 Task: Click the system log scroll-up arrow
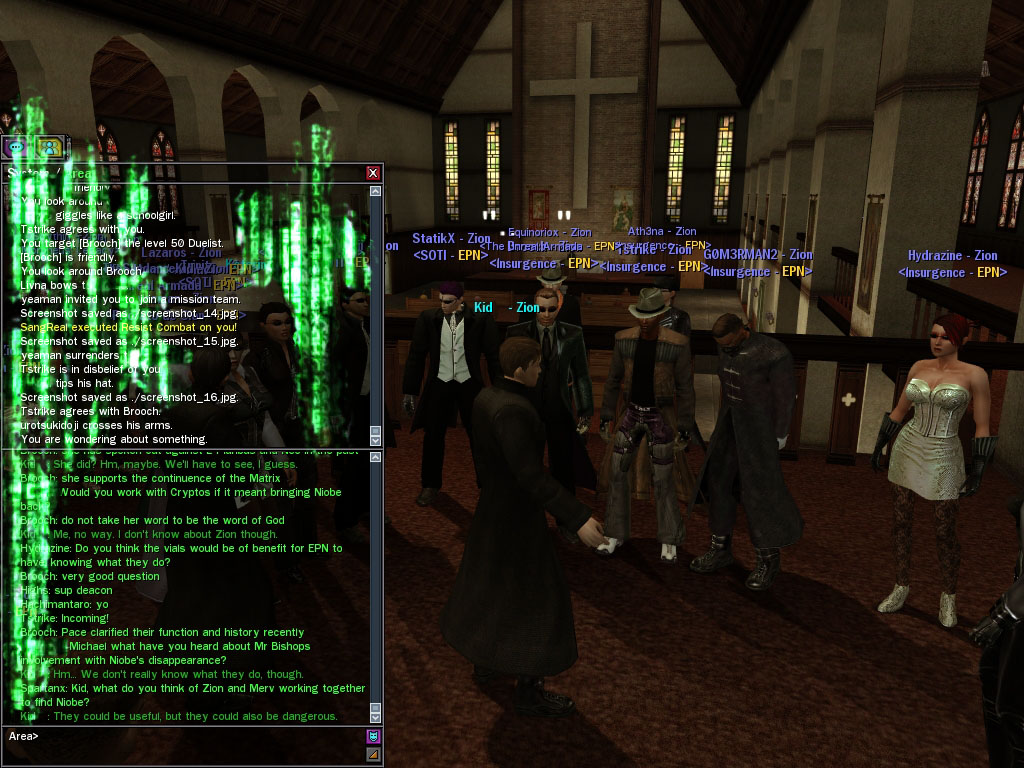[x=376, y=190]
